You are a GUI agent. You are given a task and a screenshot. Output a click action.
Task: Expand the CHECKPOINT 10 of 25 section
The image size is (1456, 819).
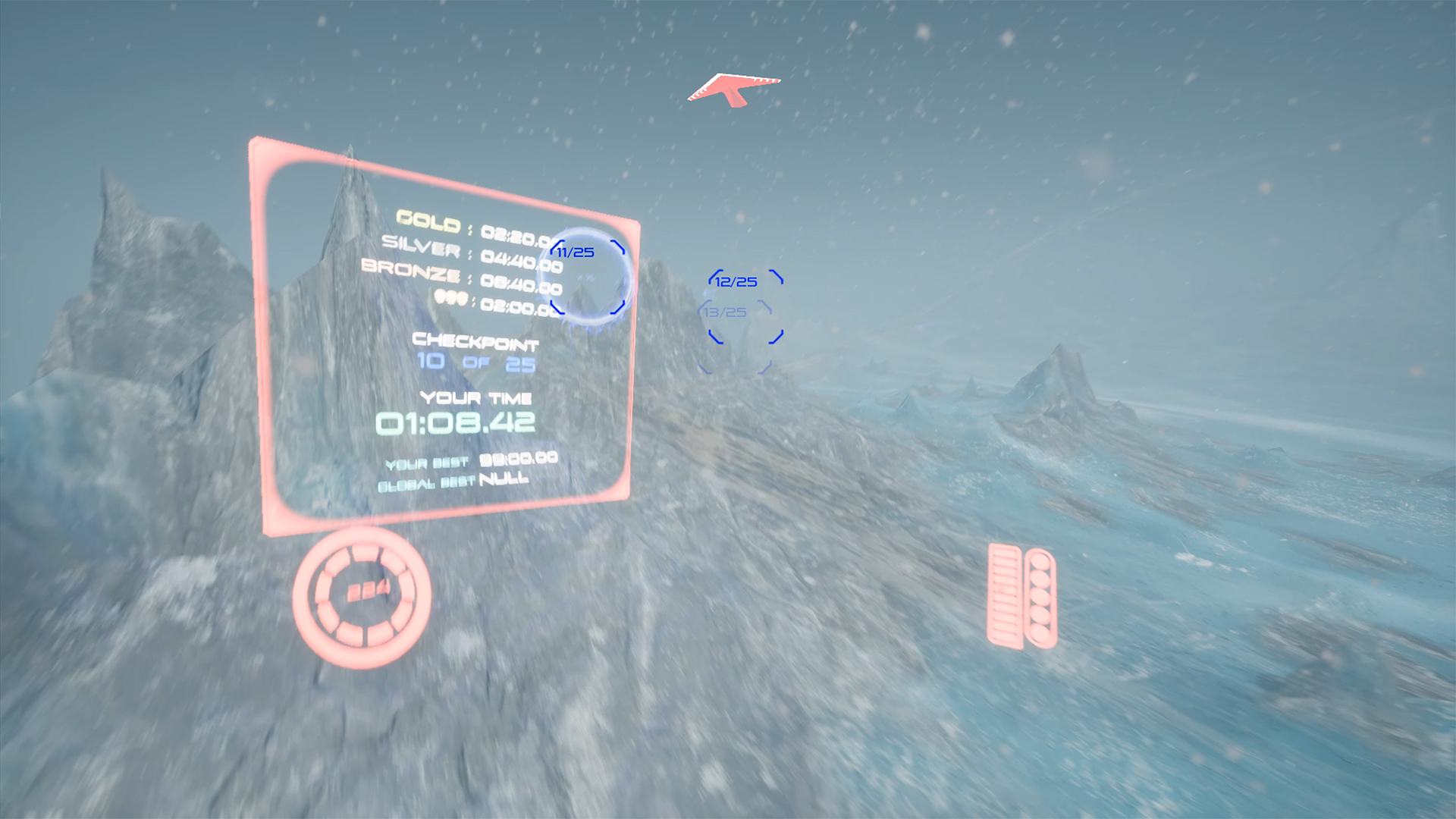click(x=475, y=353)
